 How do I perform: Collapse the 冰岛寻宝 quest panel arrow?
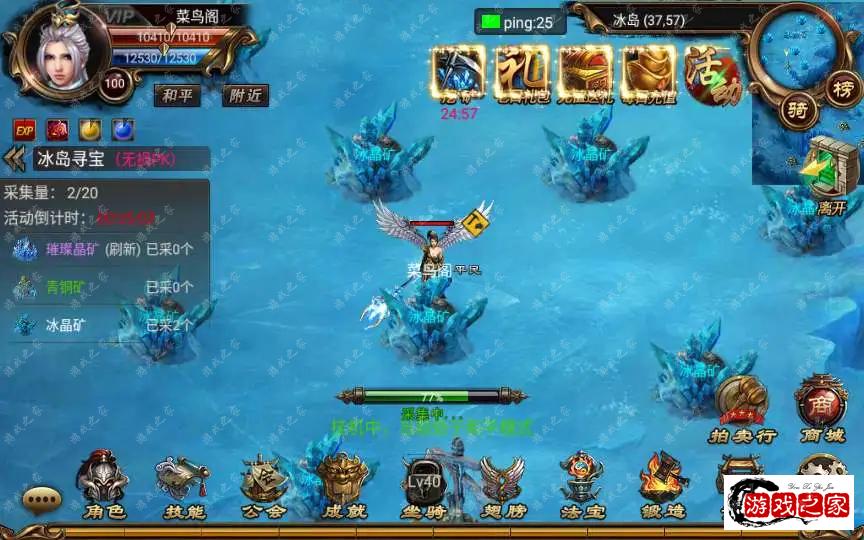pos(14,158)
